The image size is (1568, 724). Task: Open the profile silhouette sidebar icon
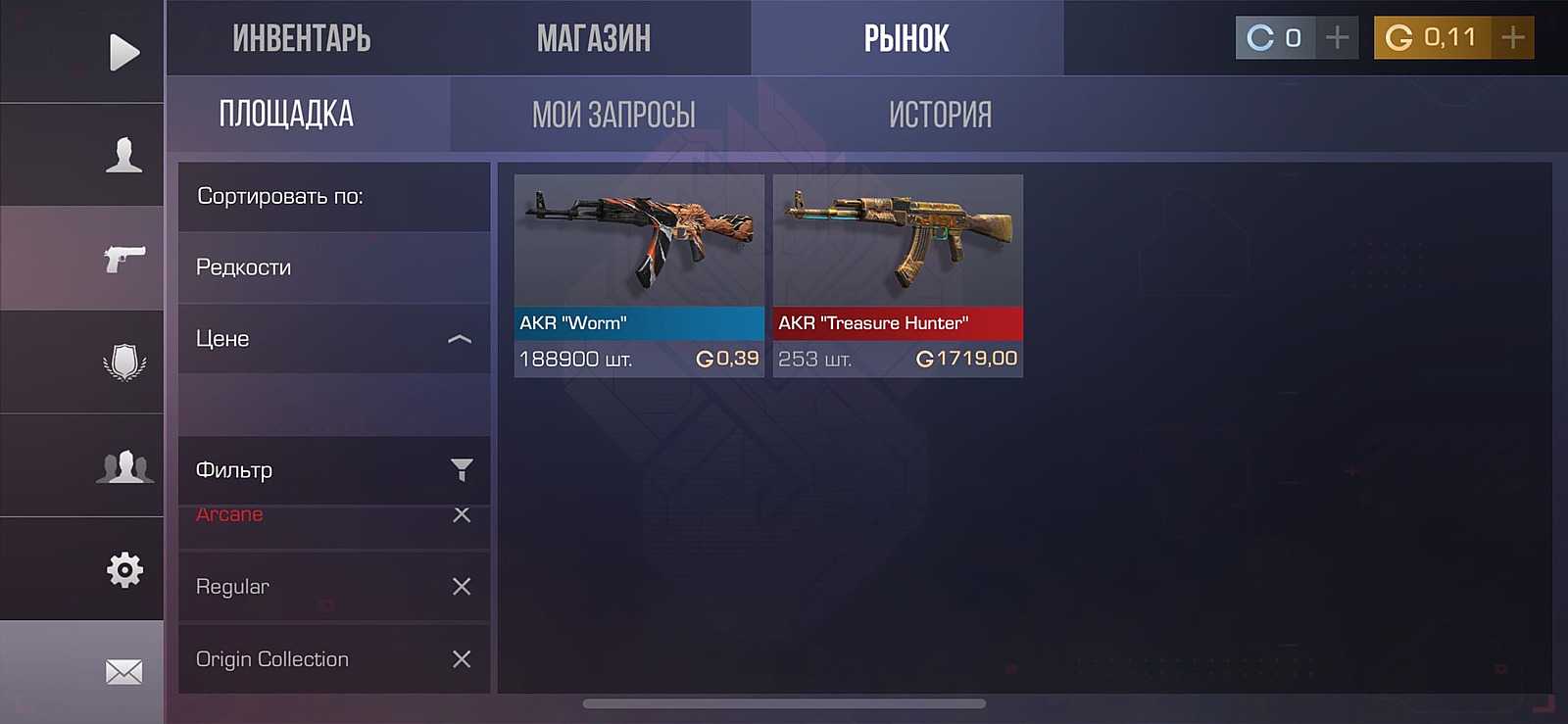click(123, 155)
